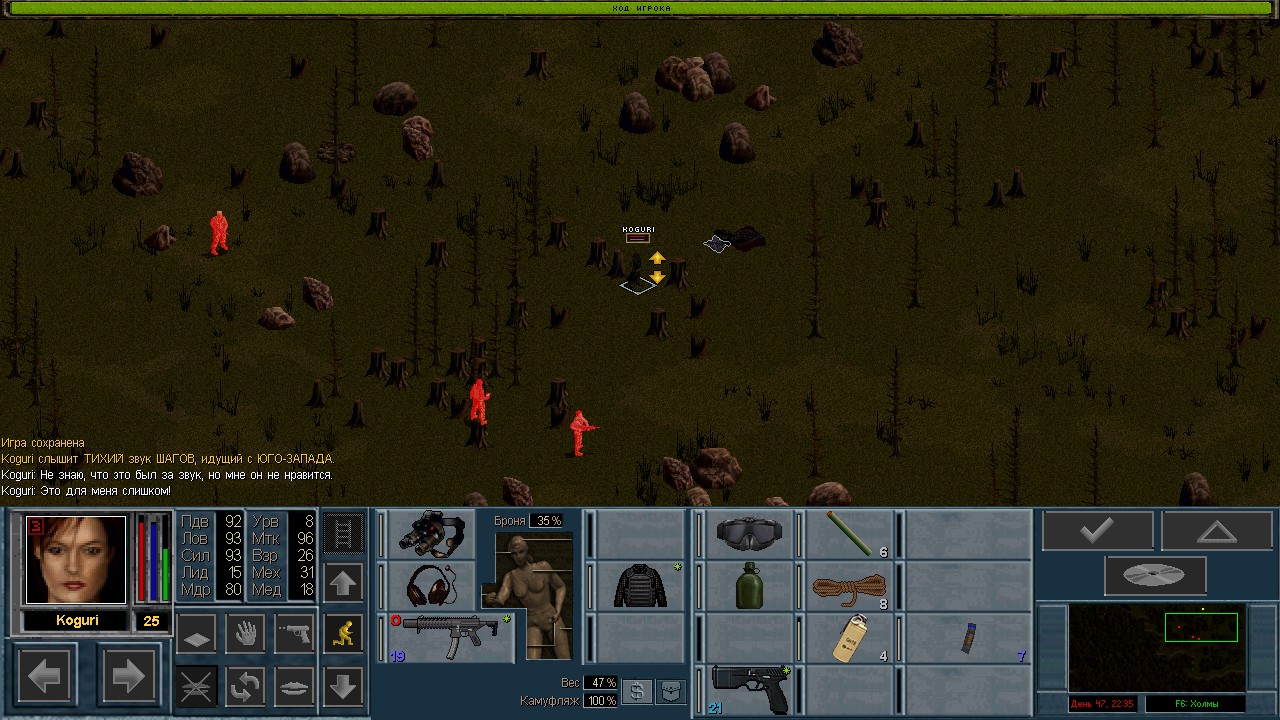Choose the pistol fire mode button

point(294,633)
